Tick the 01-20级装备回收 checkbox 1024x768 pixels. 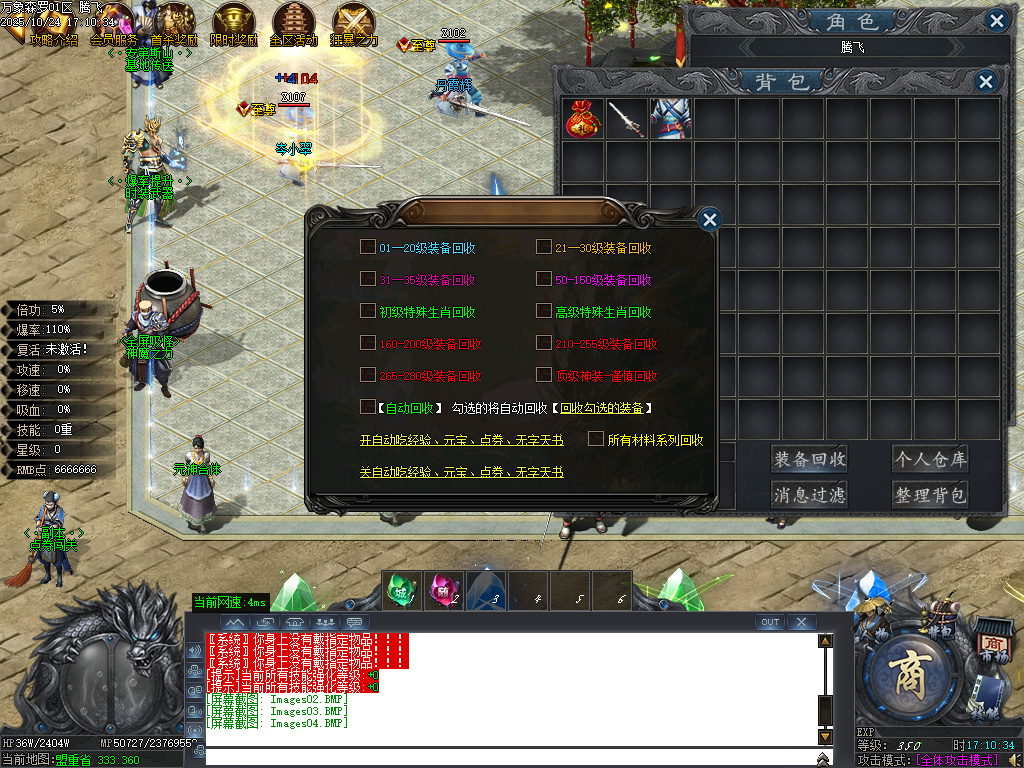tap(367, 248)
